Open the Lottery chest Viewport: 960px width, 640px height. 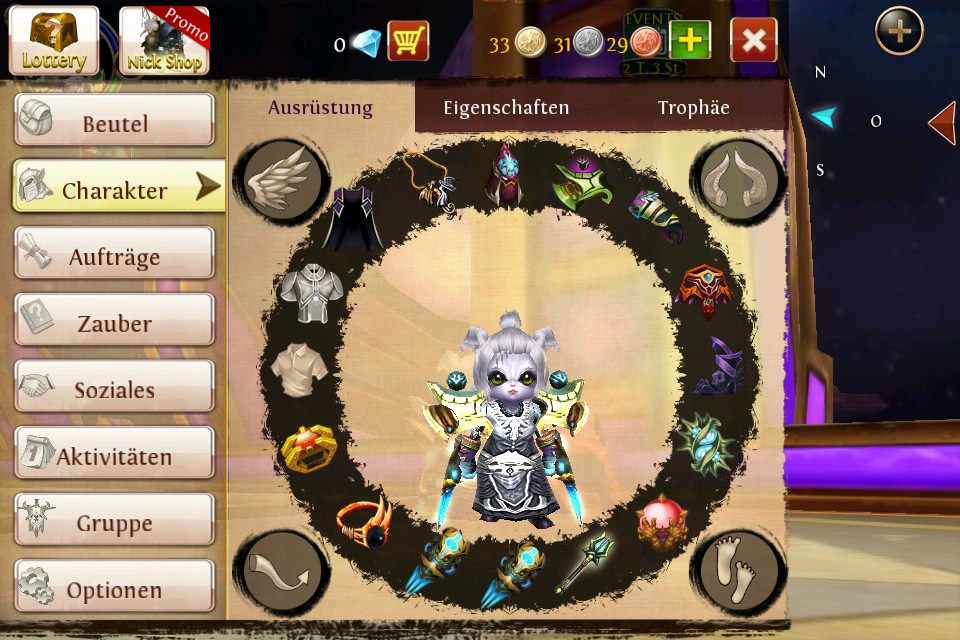pos(54,40)
